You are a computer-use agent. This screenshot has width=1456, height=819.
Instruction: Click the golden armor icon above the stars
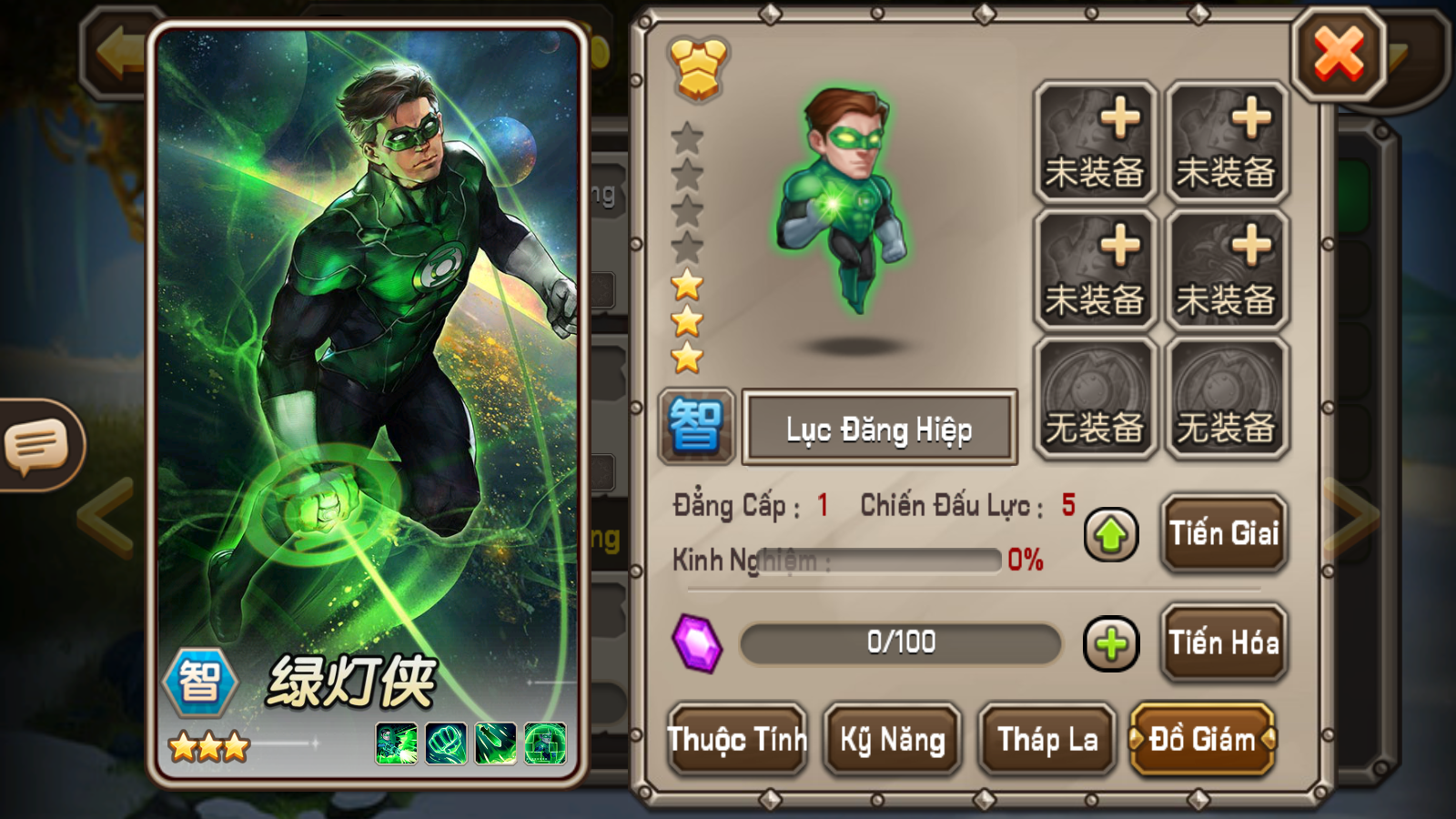pyautogui.click(x=696, y=64)
